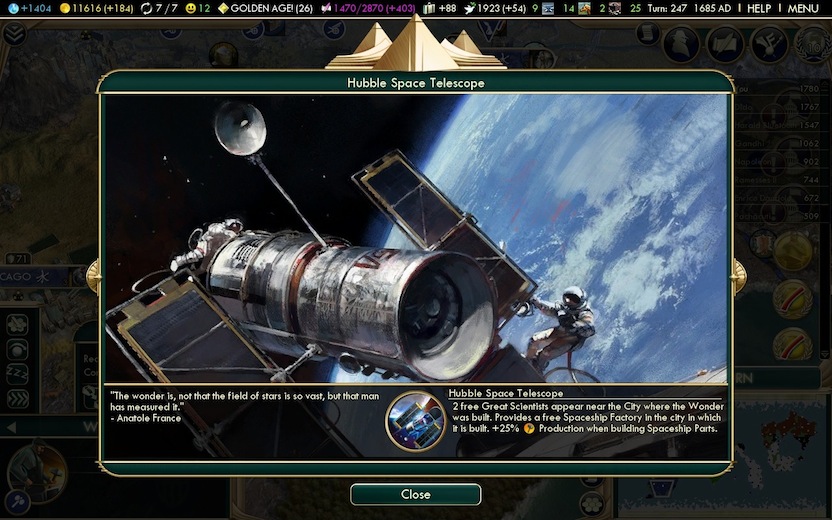The height and width of the screenshot is (520, 832).
Task: Click the Golden Age status indicator
Action: click(x=265, y=8)
